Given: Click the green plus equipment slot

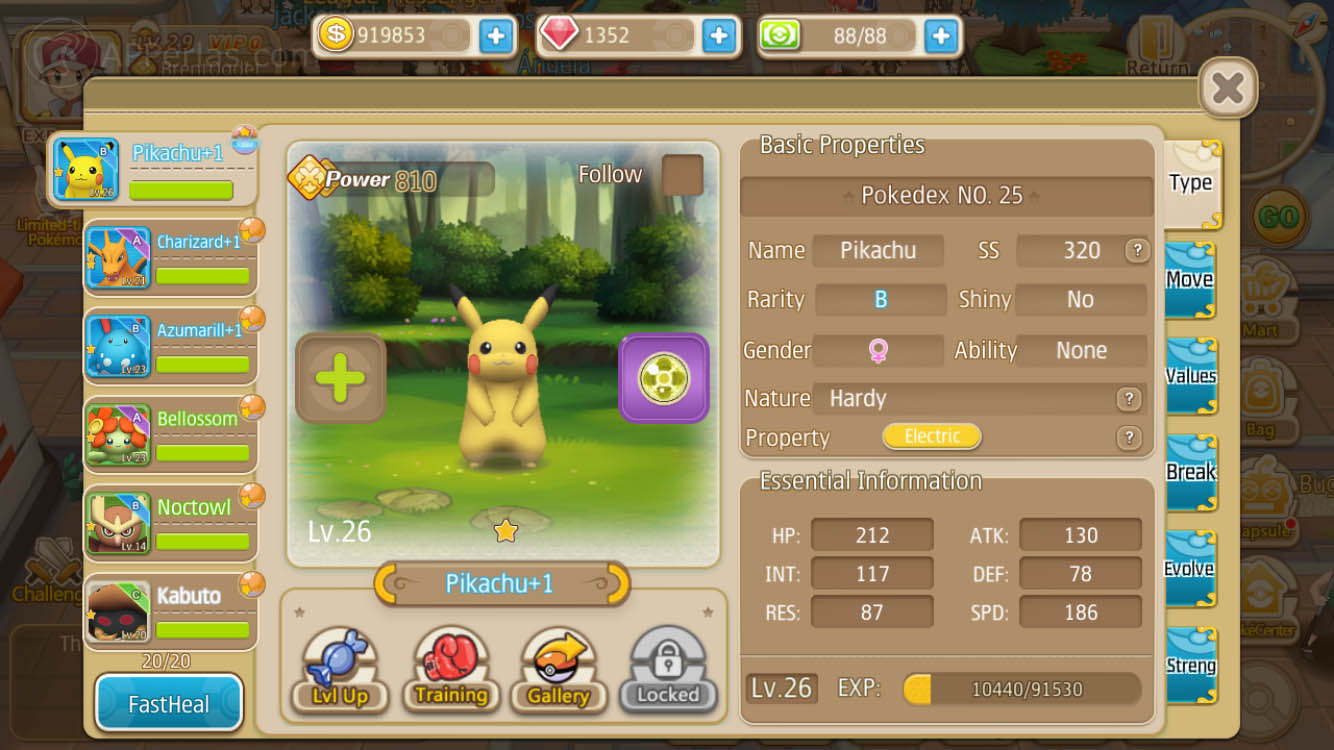Looking at the screenshot, I should tap(341, 378).
